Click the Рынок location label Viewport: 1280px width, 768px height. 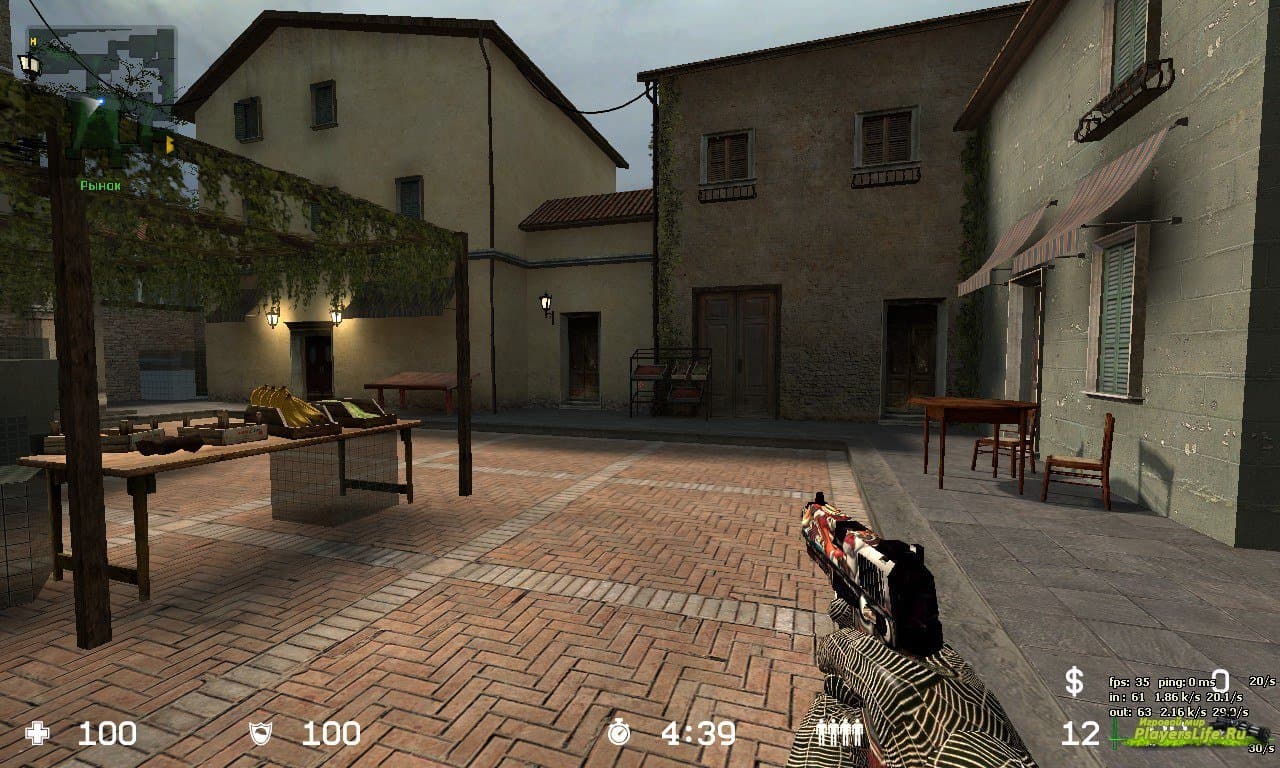pos(100,185)
